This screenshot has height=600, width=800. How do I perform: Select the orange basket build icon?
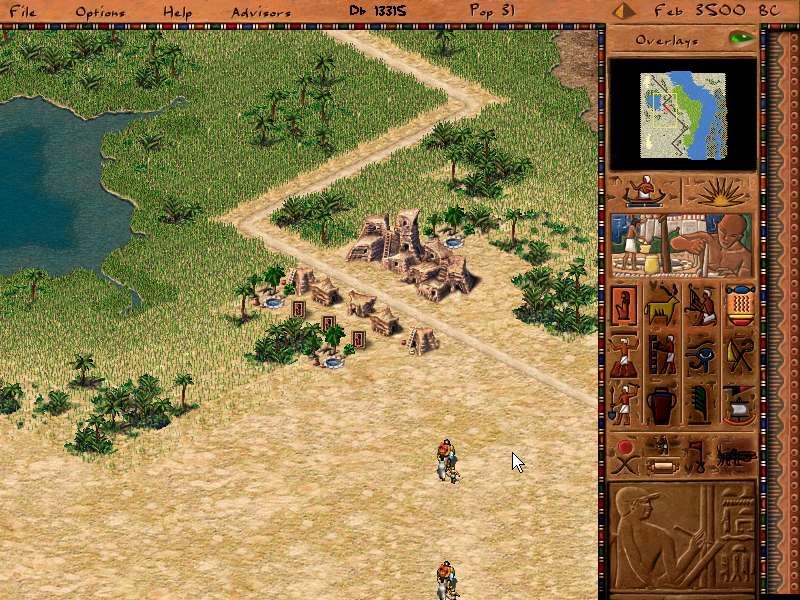740,305
